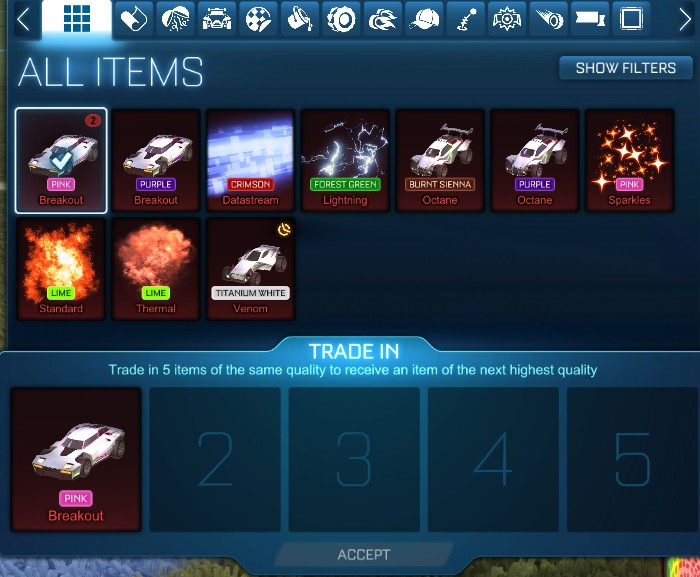Remove the Pink Breakout from the Trade In slot

pos(76,459)
